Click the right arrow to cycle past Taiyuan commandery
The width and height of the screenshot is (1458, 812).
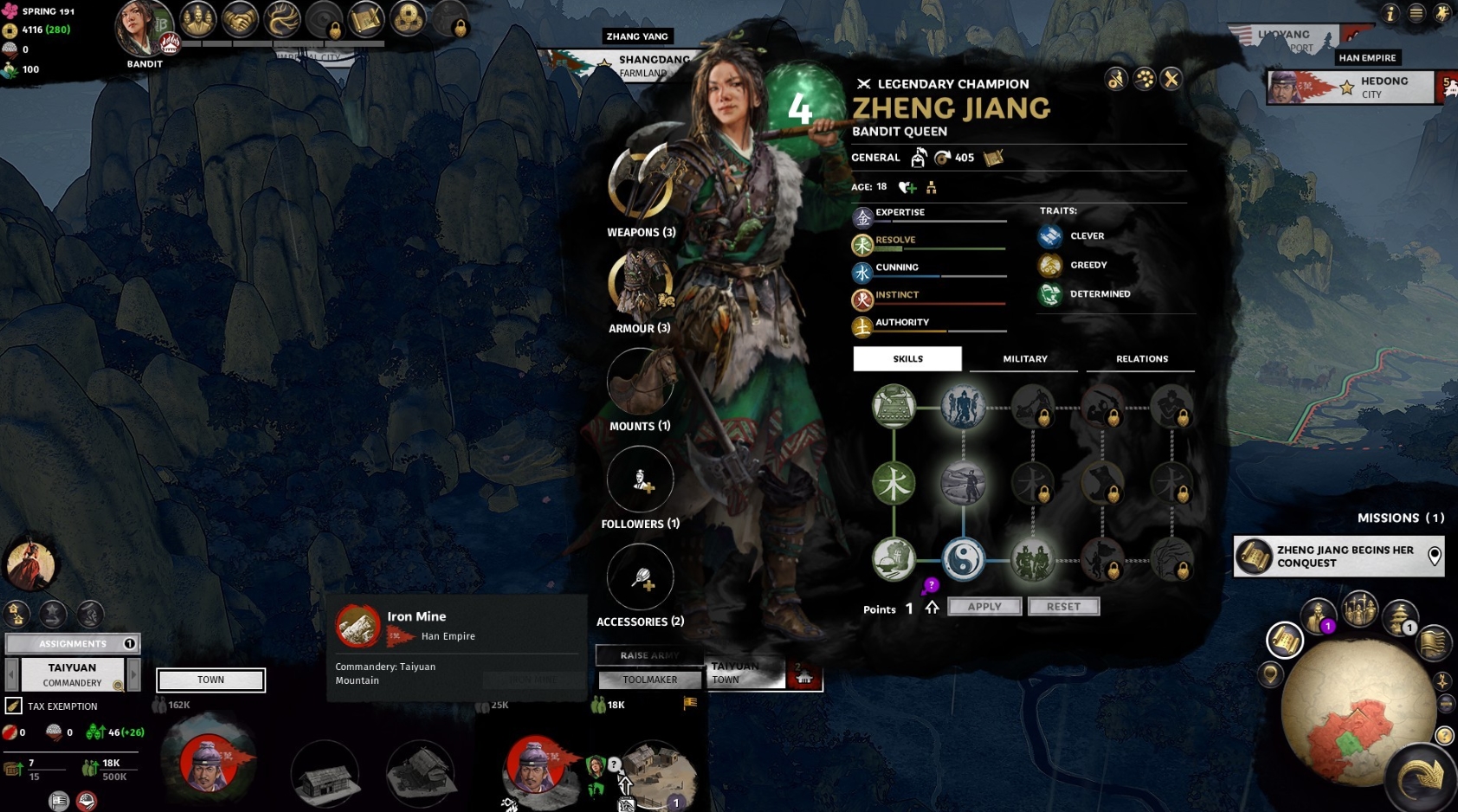[133, 673]
